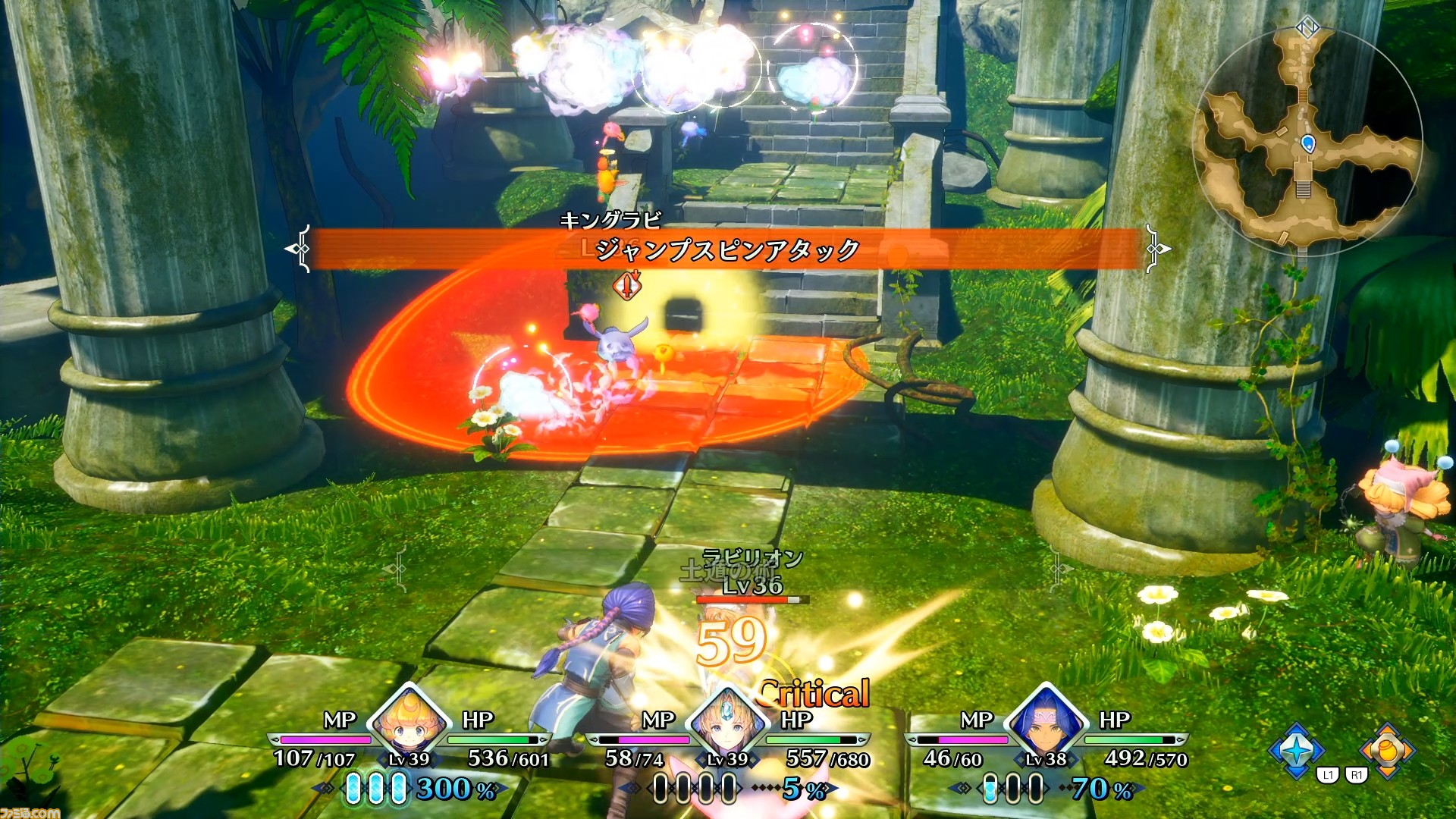Click the Famitsu.com watermark logo

(30, 812)
